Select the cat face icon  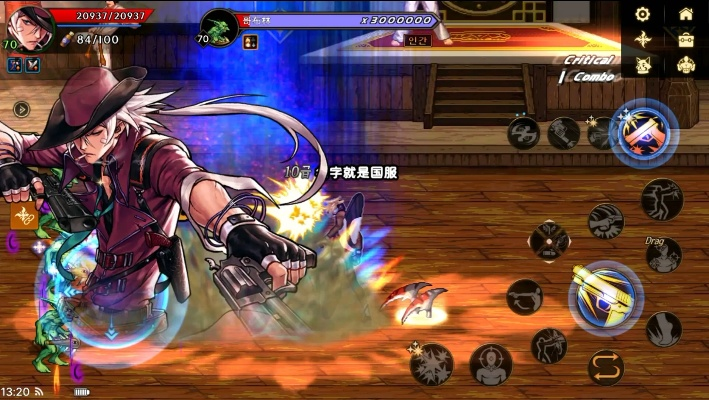(x=643, y=64)
